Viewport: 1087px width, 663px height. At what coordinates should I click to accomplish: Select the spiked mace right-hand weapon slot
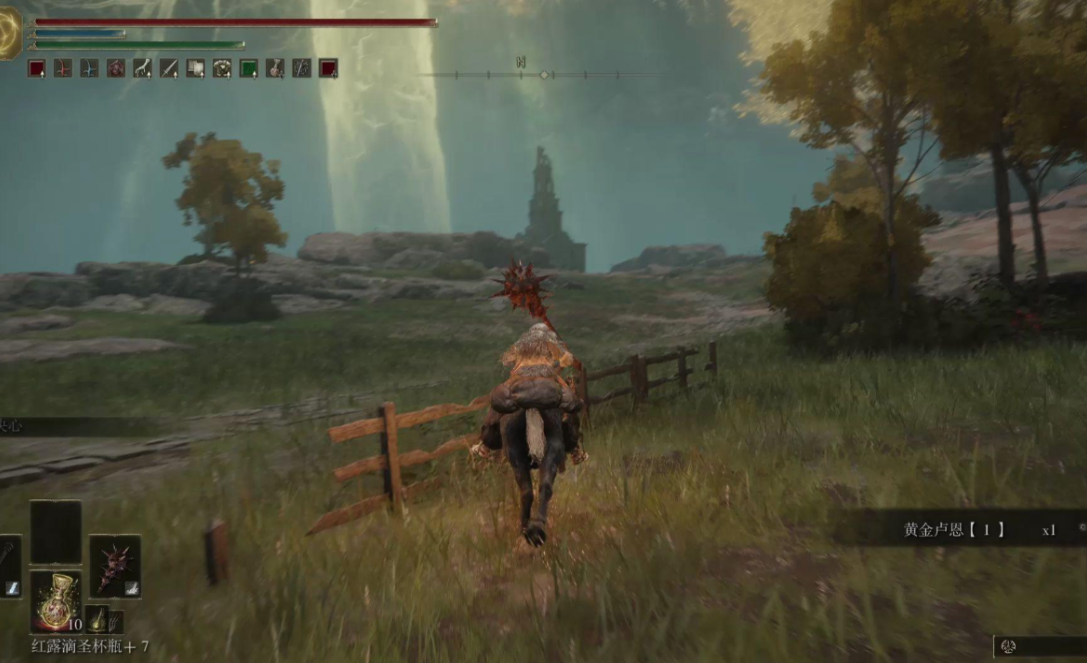[x=114, y=566]
